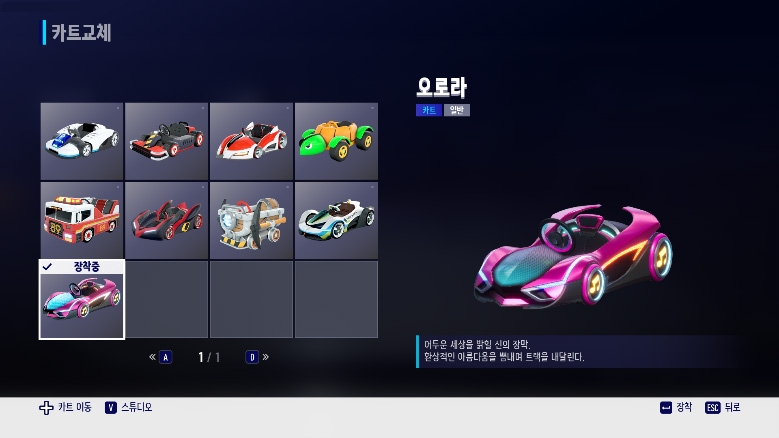Select the white and blue kart

pos(82,141)
